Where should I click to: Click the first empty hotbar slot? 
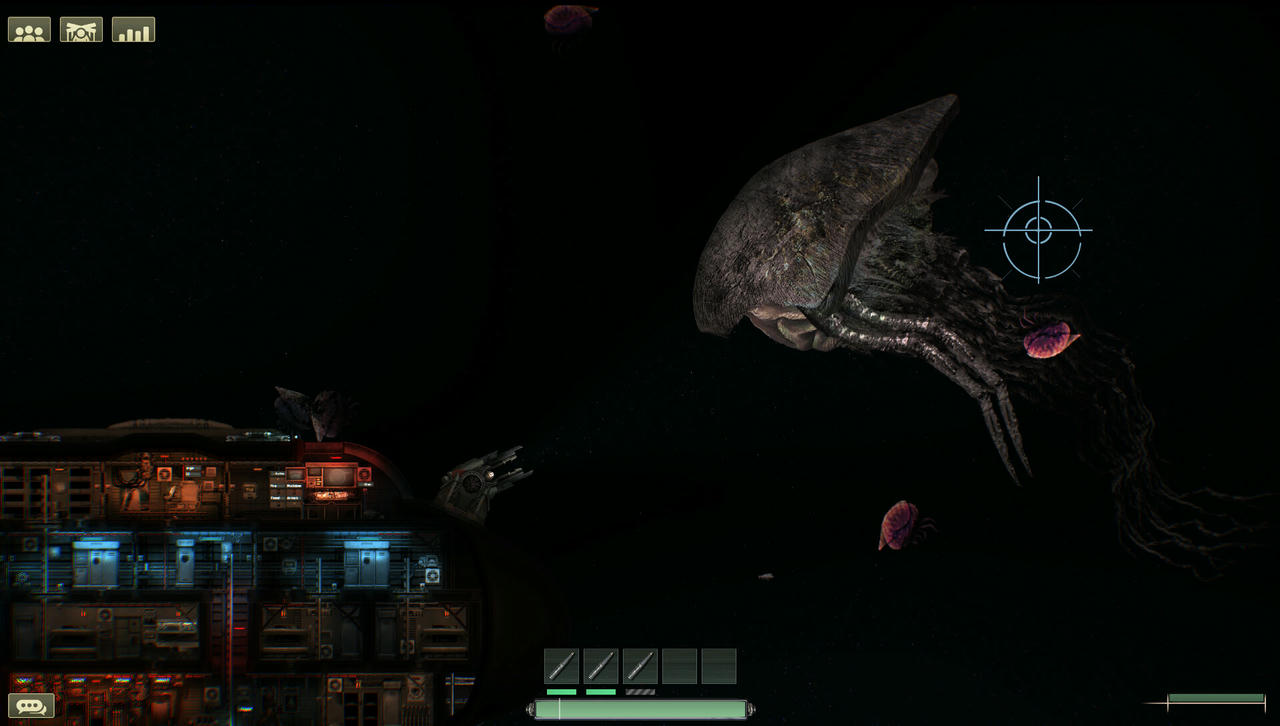pos(680,664)
